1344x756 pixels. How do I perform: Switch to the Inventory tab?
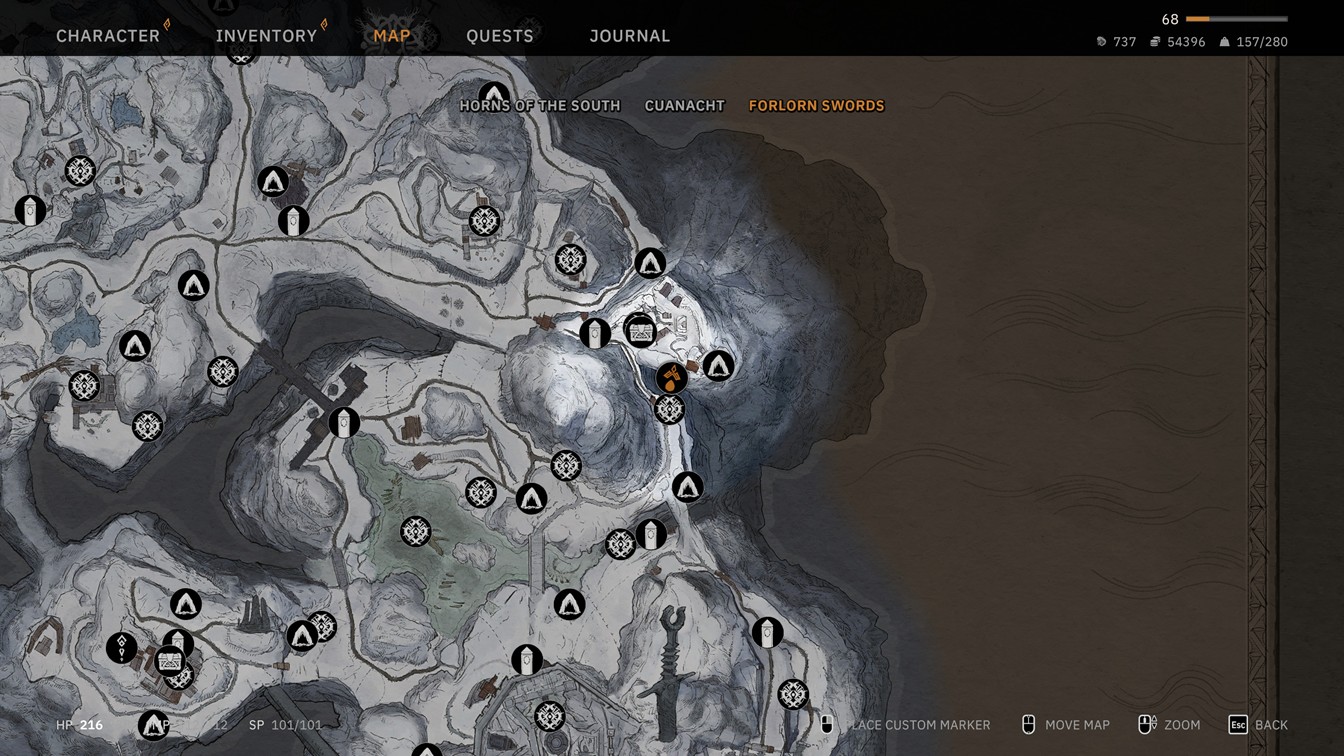pos(266,36)
